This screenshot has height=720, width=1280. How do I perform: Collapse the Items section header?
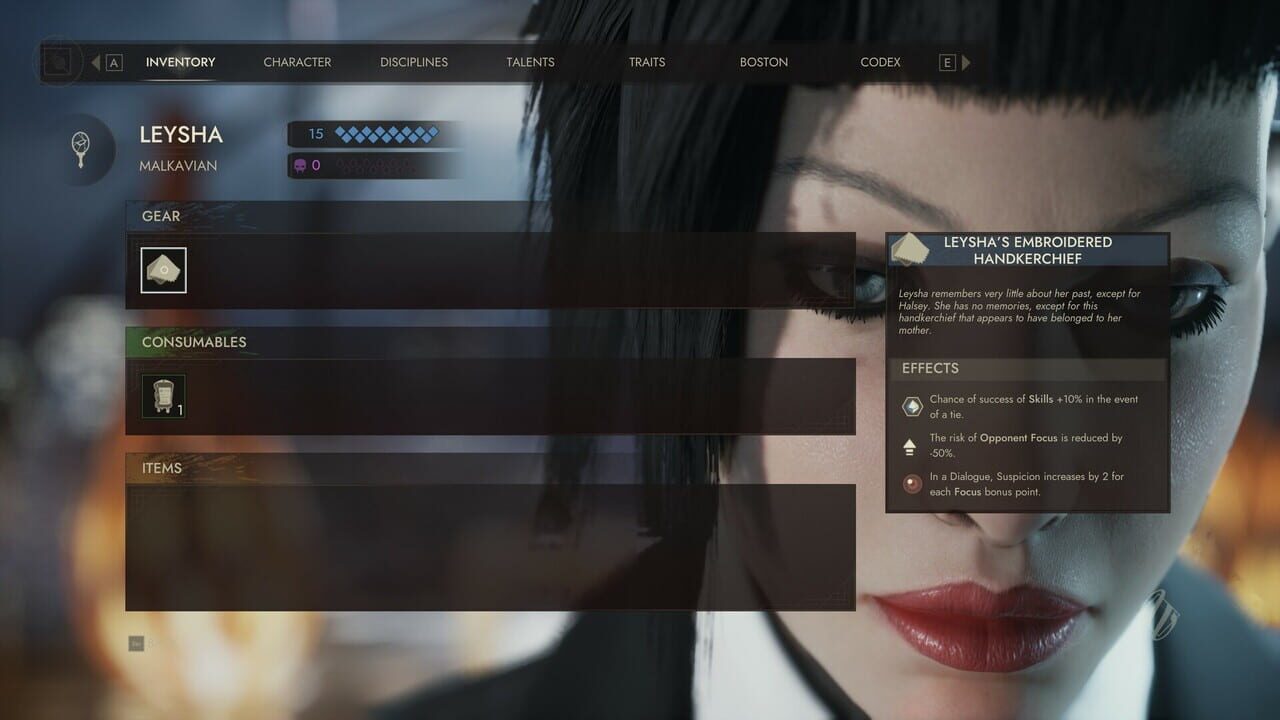click(160, 468)
